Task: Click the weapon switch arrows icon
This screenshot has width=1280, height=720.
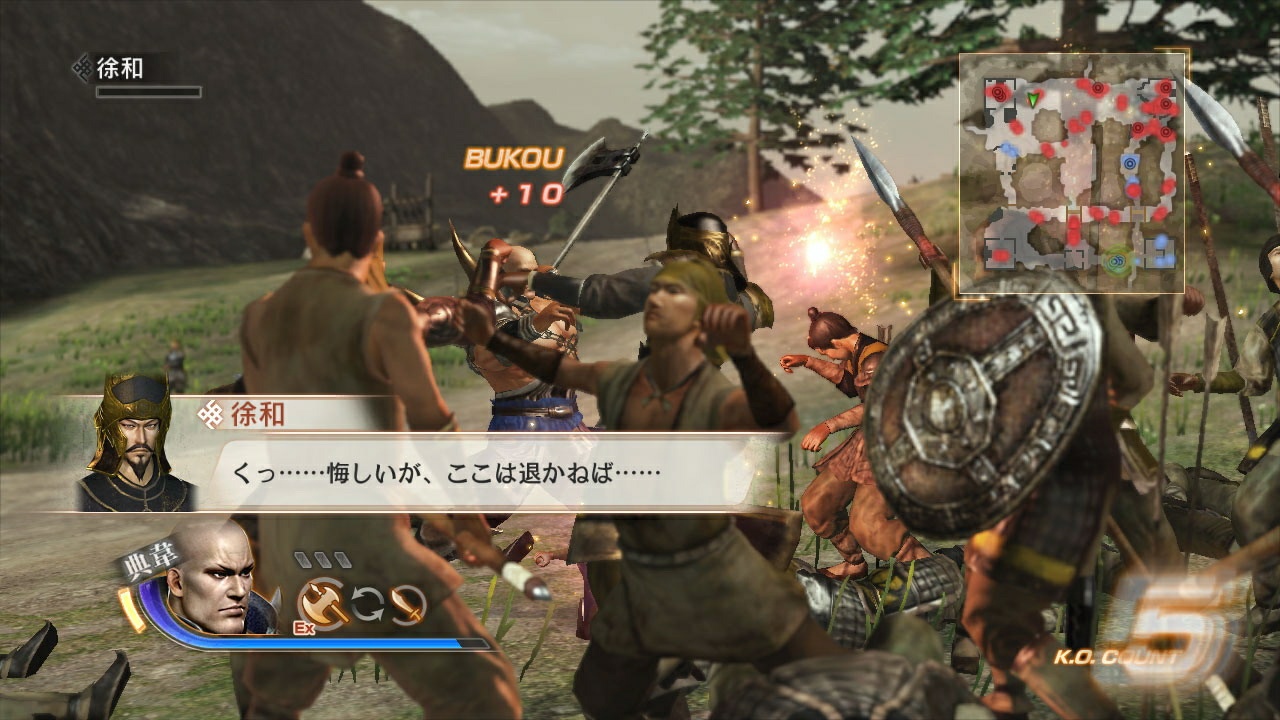Action: pyautogui.click(x=368, y=604)
